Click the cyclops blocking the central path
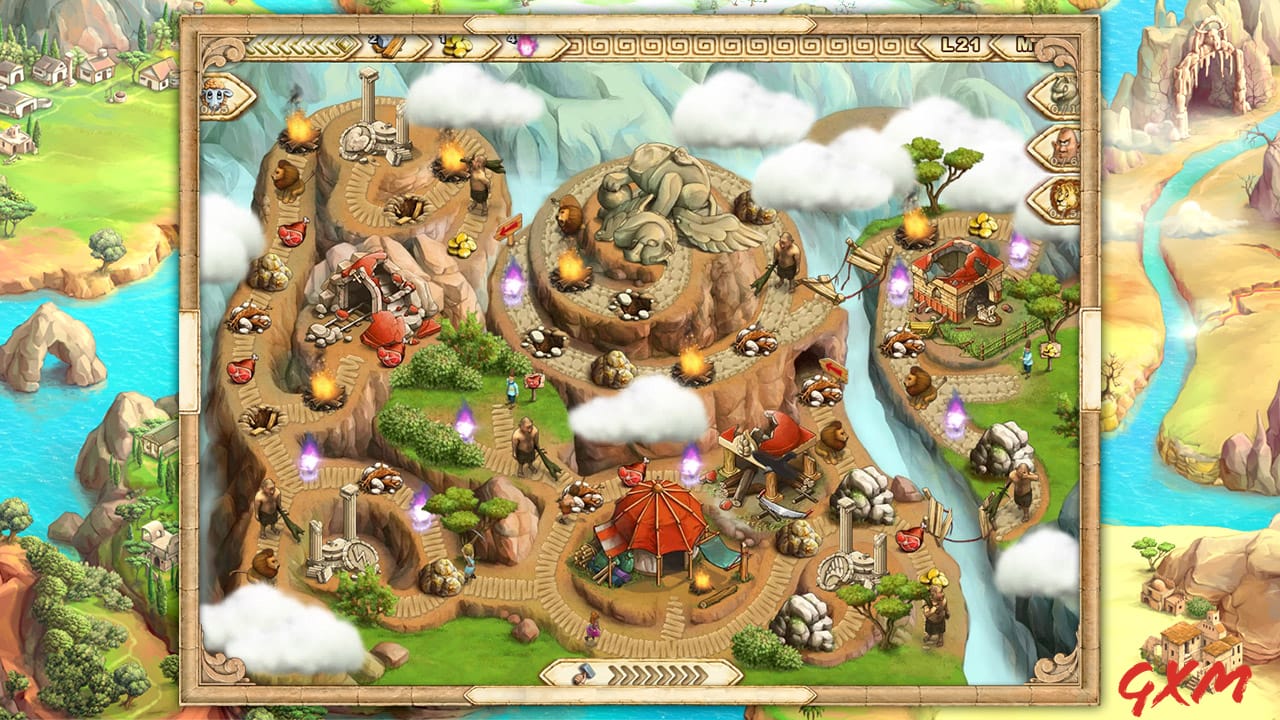Image resolution: width=1280 pixels, height=720 pixels. [x=523, y=442]
